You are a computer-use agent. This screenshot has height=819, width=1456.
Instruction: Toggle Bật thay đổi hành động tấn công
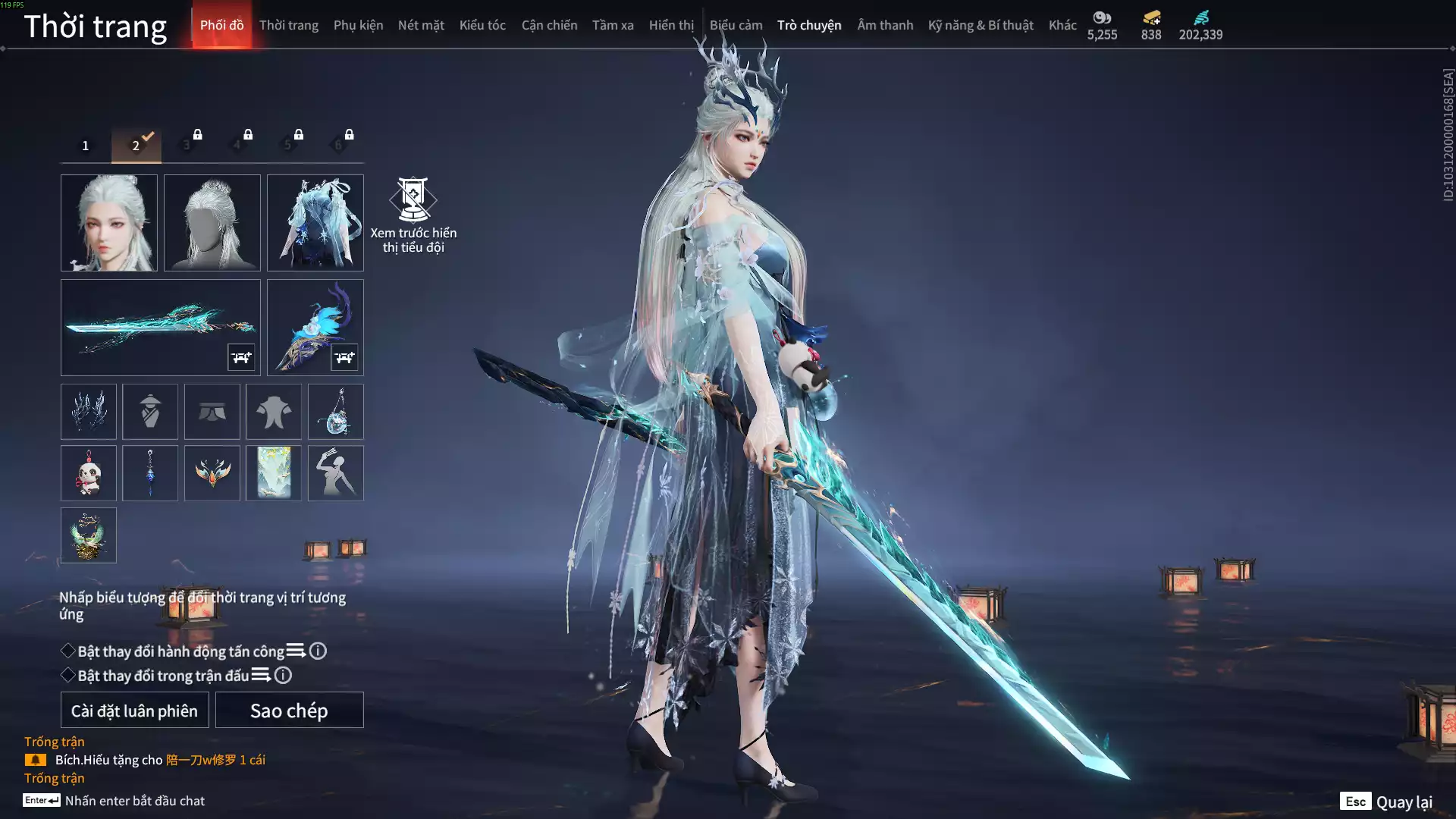tap(68, 651)
